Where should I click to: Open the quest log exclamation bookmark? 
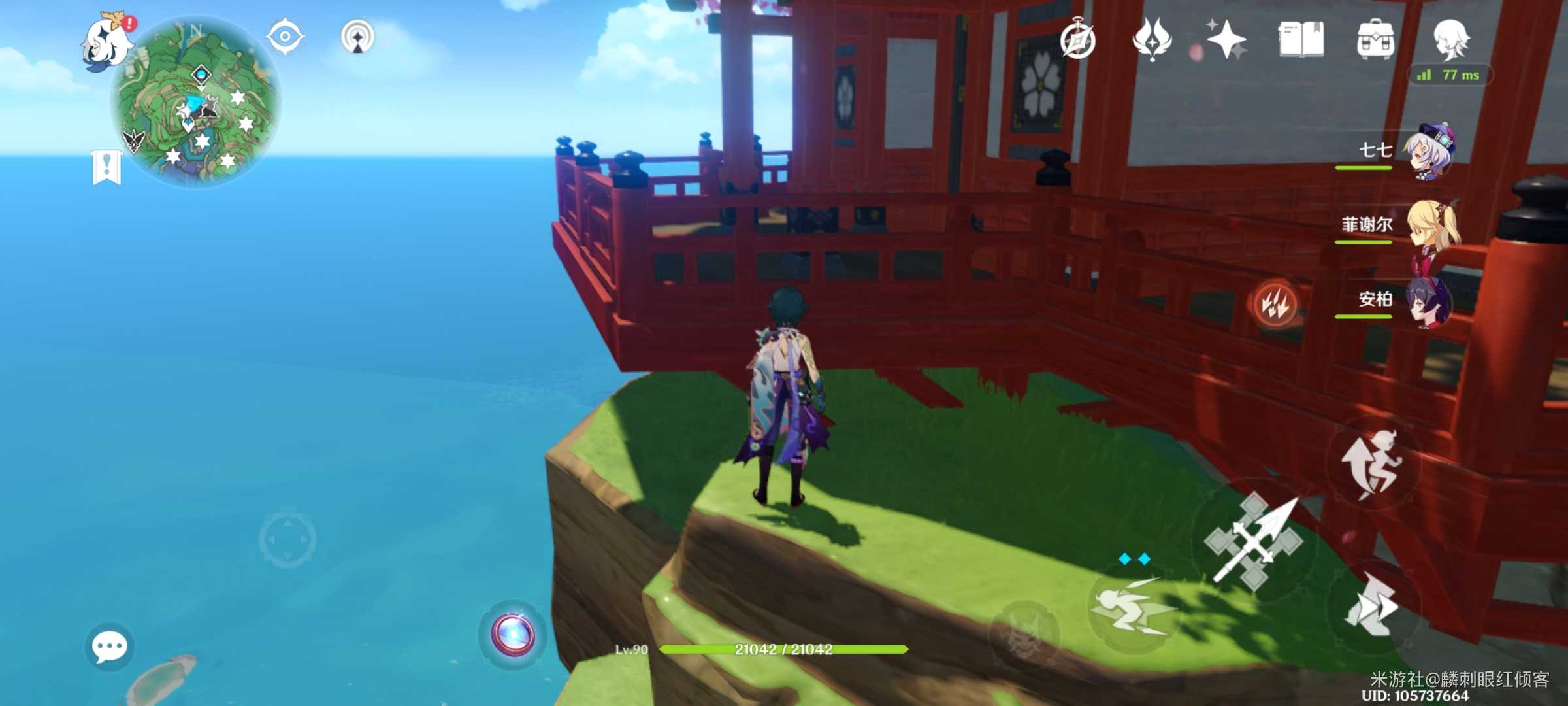pos(106,167)
